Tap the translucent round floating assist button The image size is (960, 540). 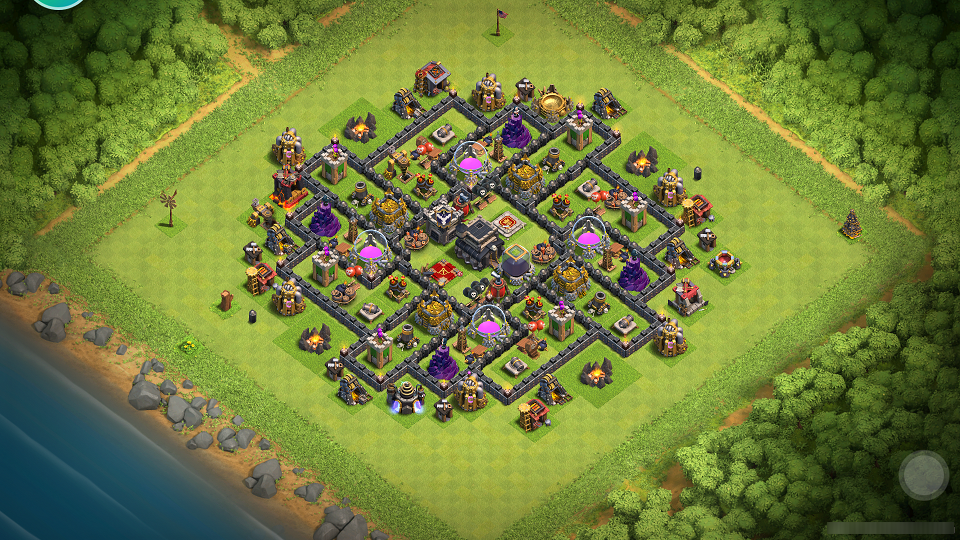[923, 475]
